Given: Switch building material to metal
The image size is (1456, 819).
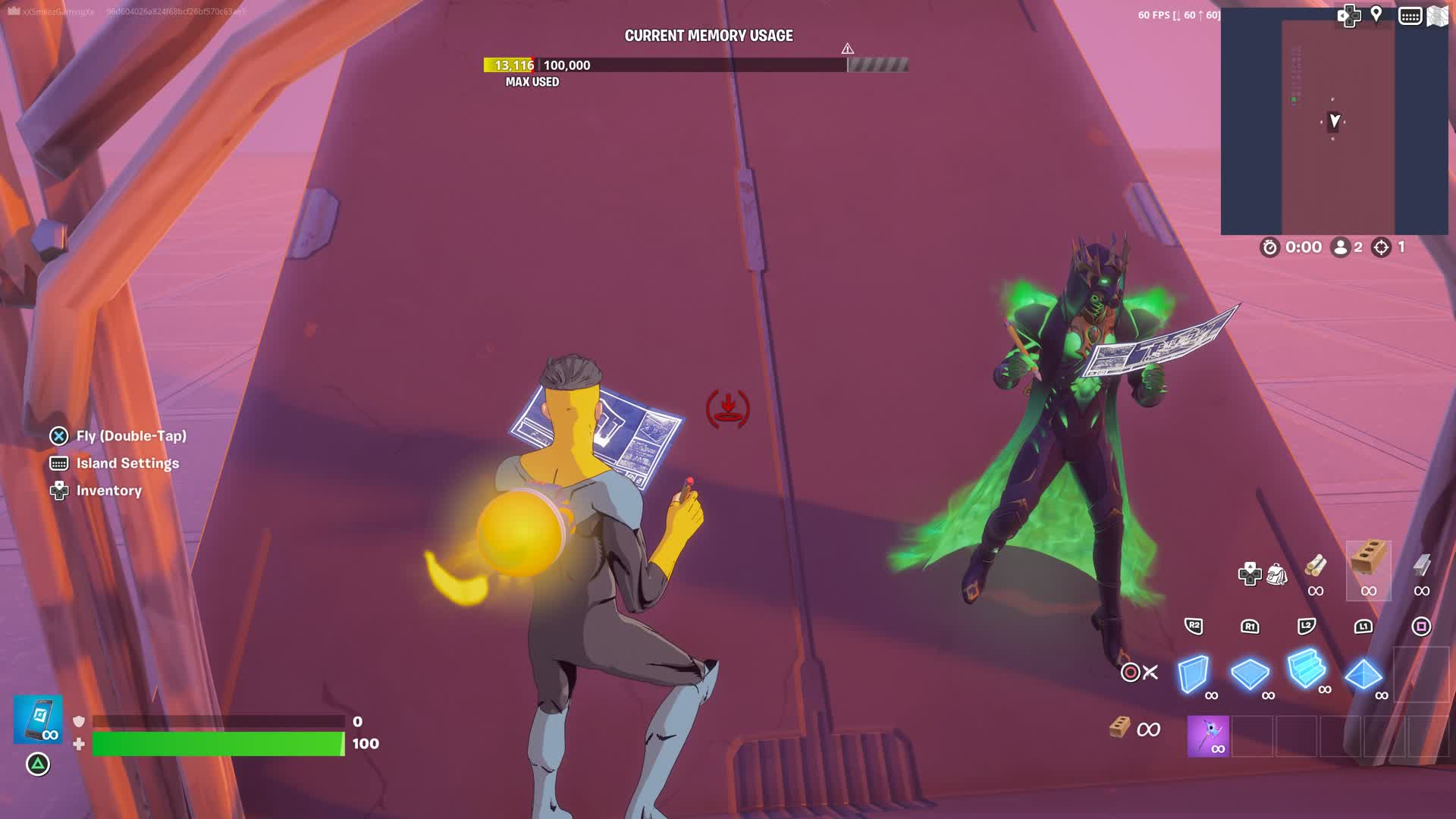Looking at the screenshot, I should 1422,566.
